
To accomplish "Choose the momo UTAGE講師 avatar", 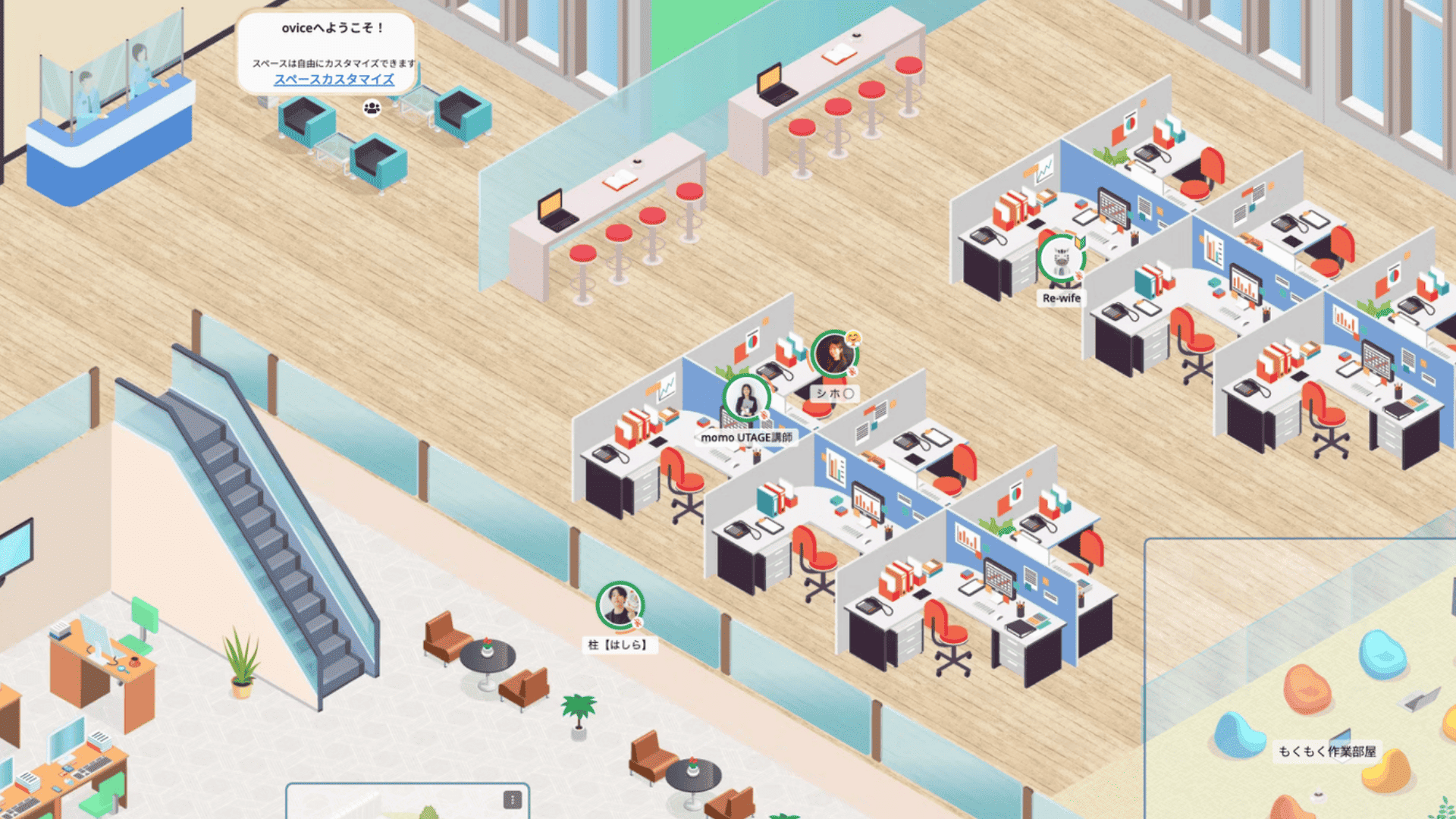I will click(x=746, y=398).
